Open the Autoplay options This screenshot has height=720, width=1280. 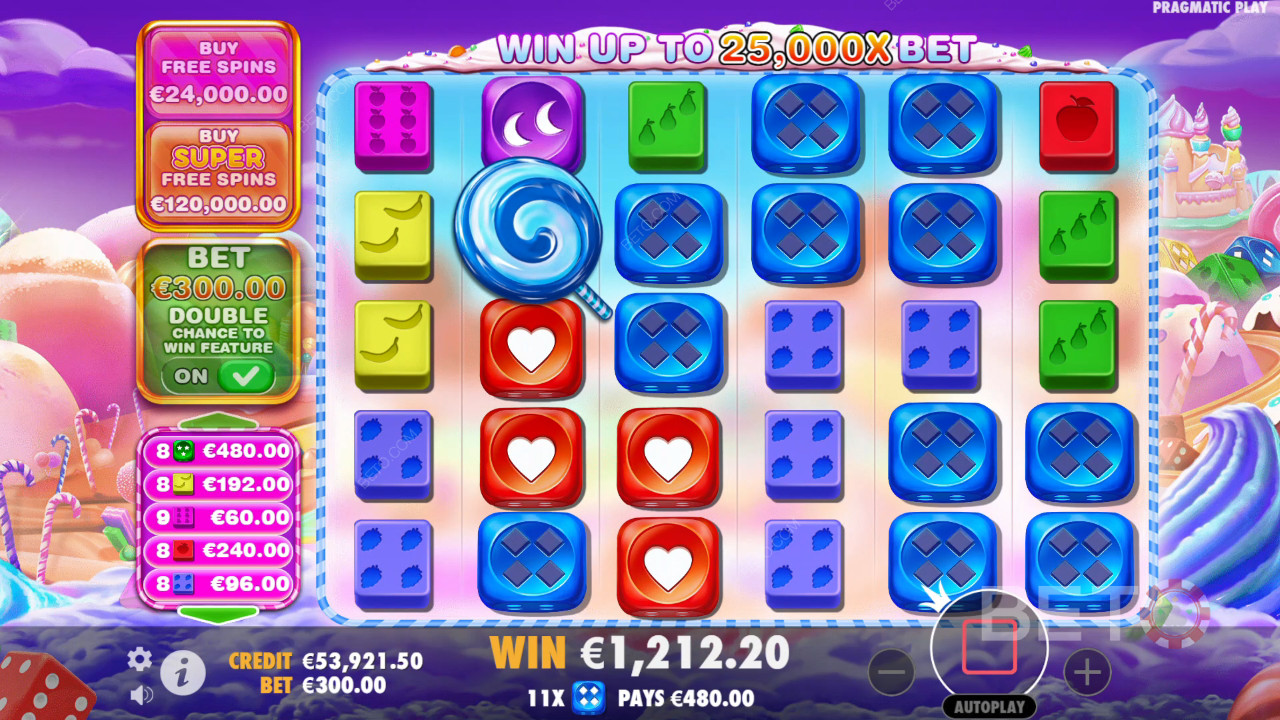tap(990, 705)
